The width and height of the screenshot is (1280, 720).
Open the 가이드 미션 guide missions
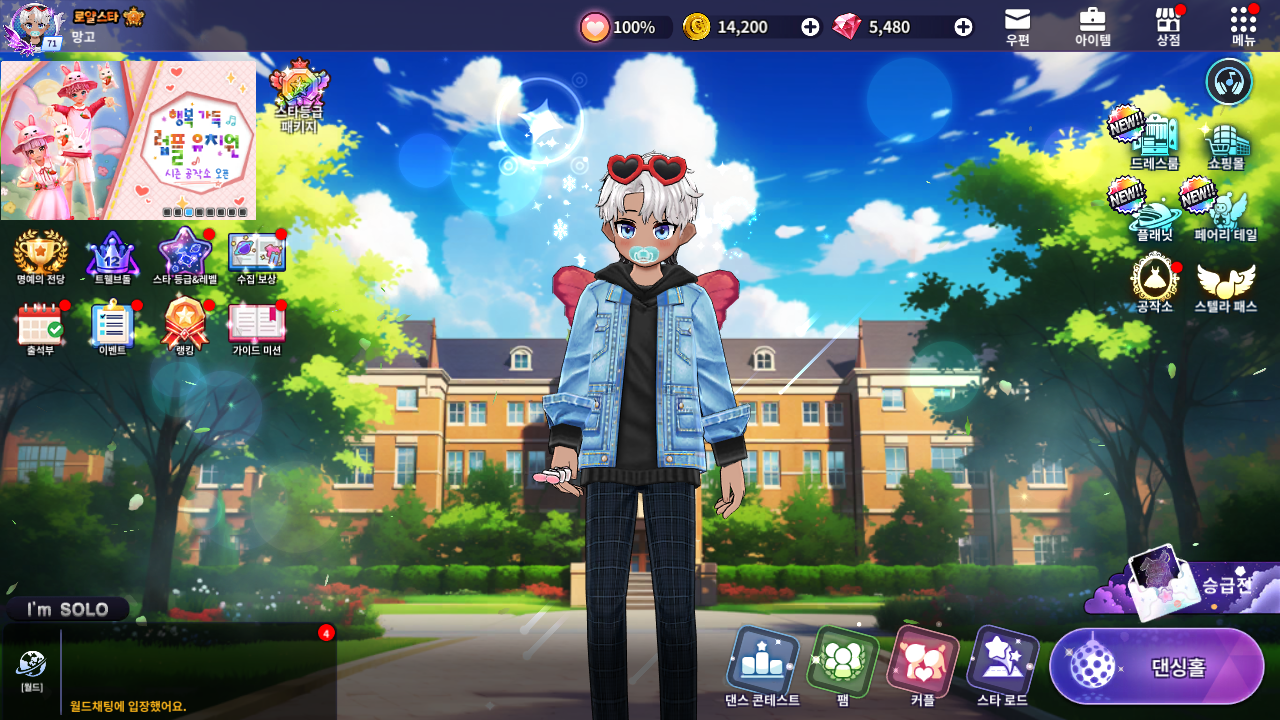(257, 327)
